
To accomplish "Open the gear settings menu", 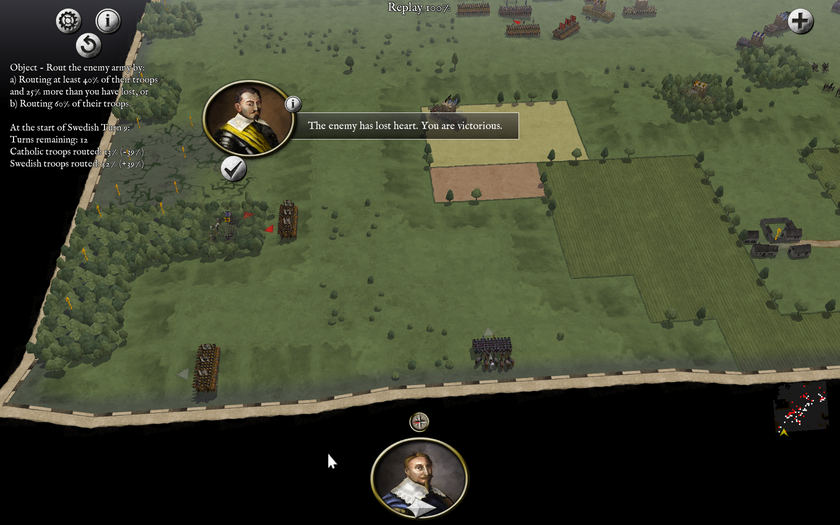I will [x=68, y=19].
